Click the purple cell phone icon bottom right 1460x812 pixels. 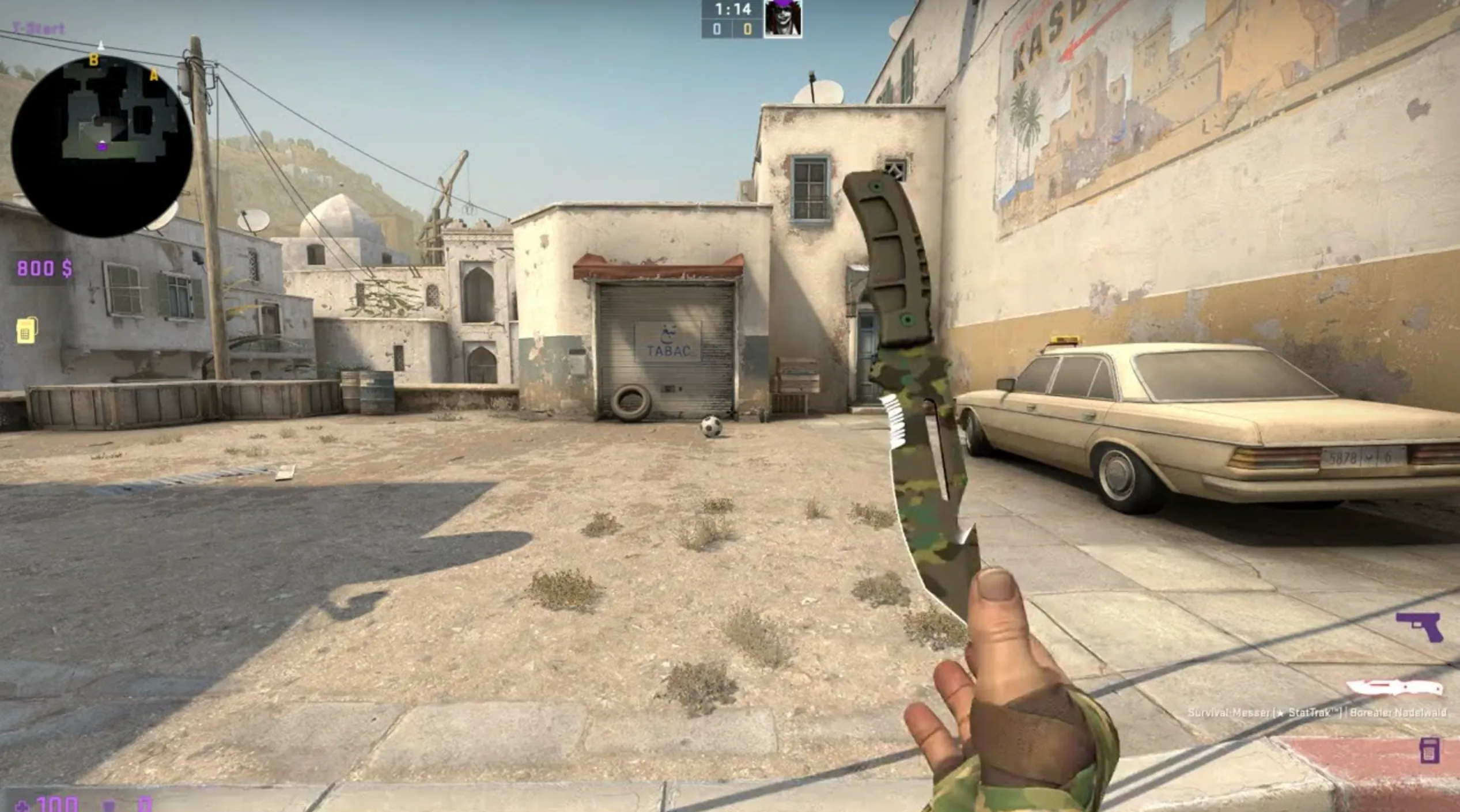point(1430,749)
